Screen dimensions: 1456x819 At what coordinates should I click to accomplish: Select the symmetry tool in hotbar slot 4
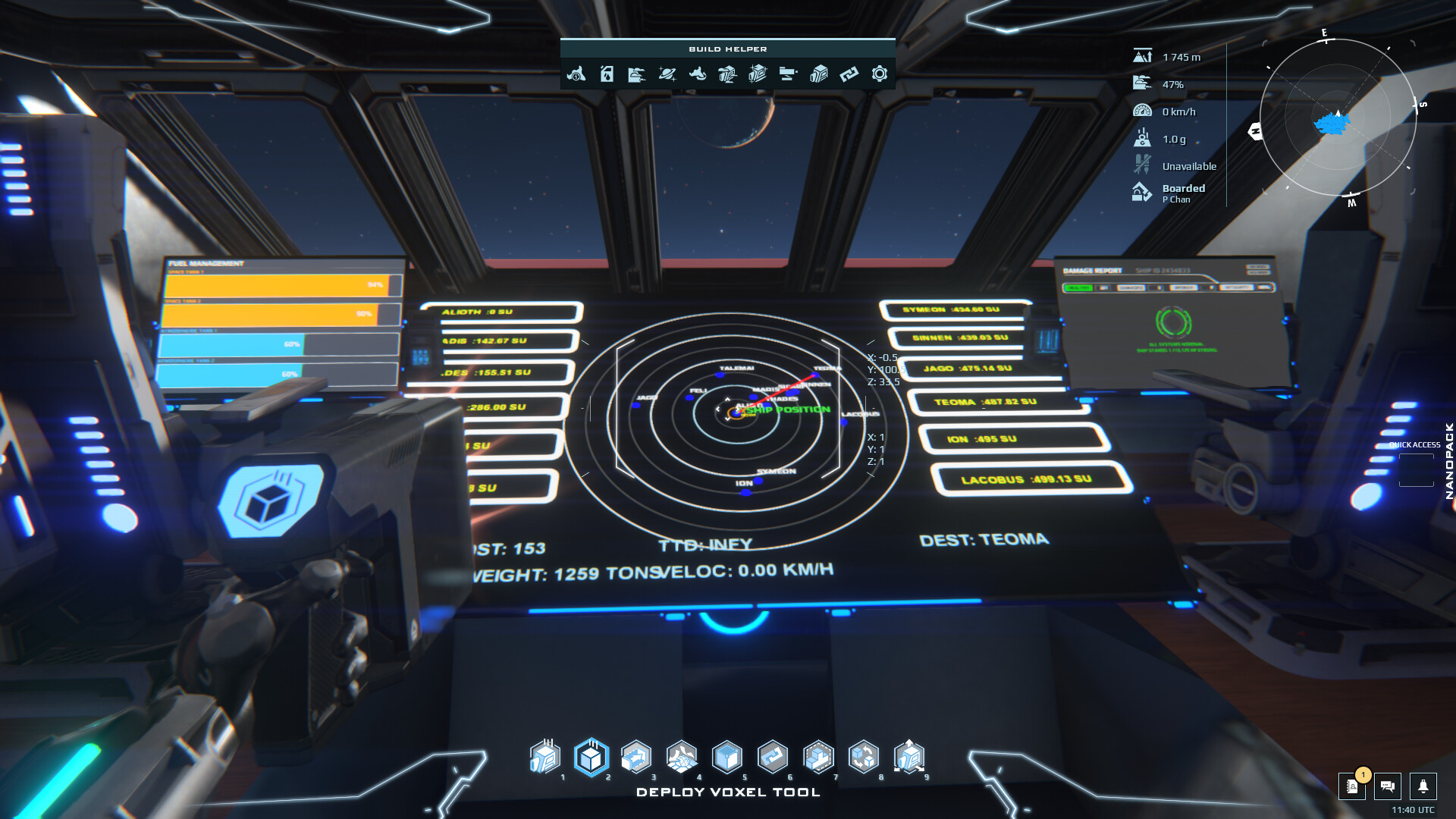pos(683,756)
